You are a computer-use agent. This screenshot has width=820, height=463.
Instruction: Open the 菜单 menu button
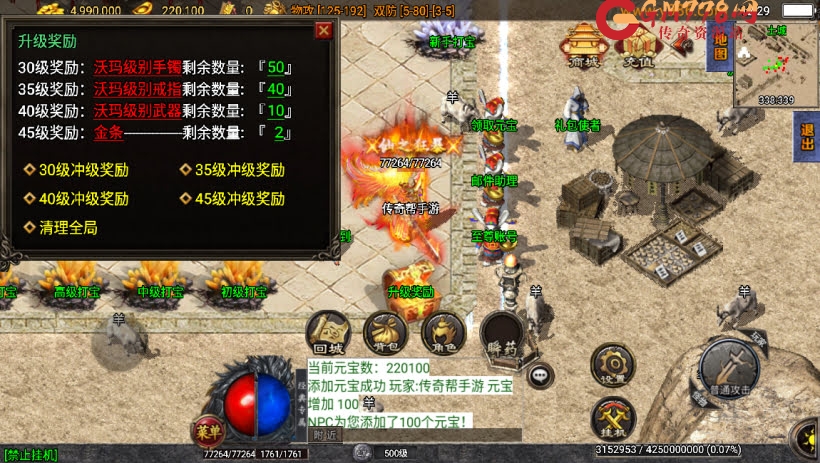point(207,433)
